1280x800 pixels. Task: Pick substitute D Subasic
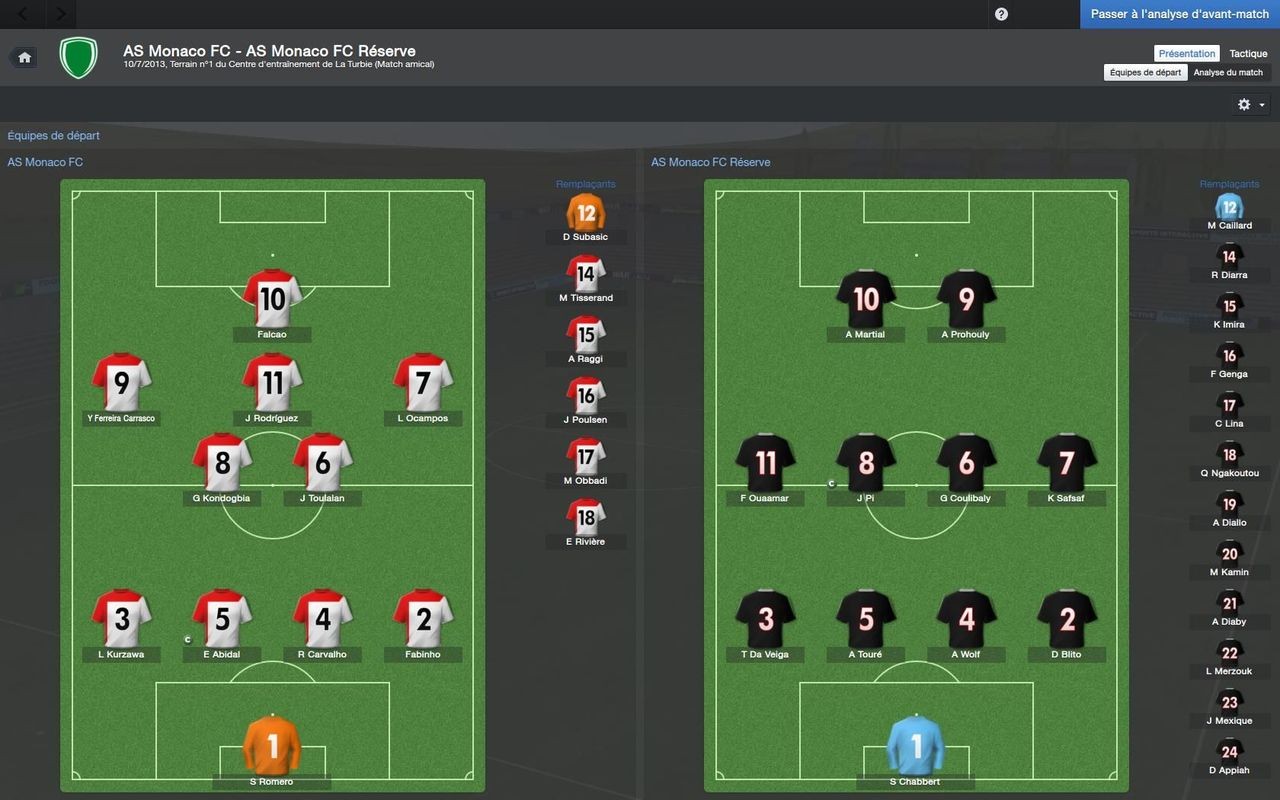pyautogui.click(x=586, y=213)
